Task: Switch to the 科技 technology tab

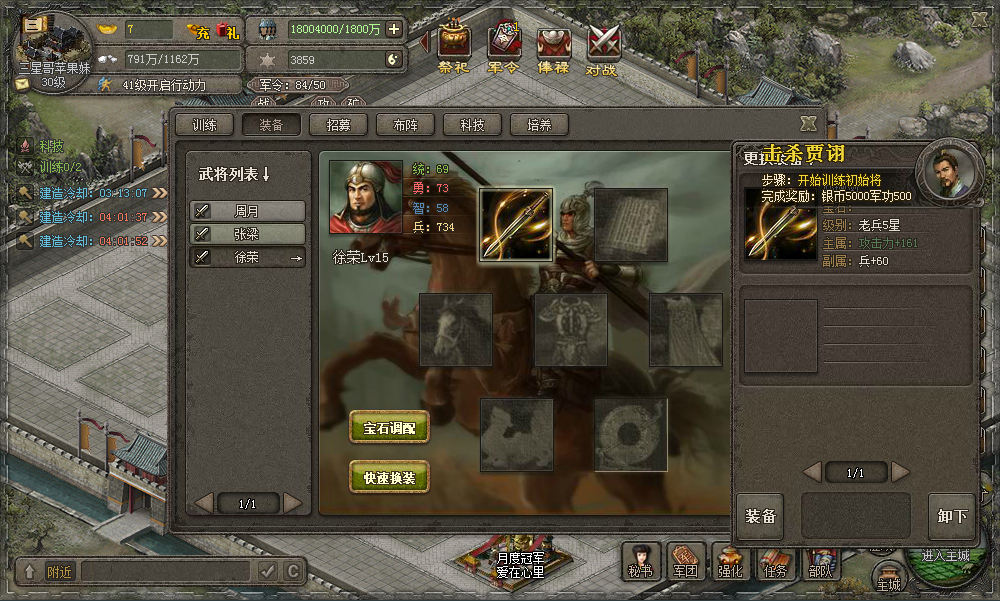Action: pos(472,125)
